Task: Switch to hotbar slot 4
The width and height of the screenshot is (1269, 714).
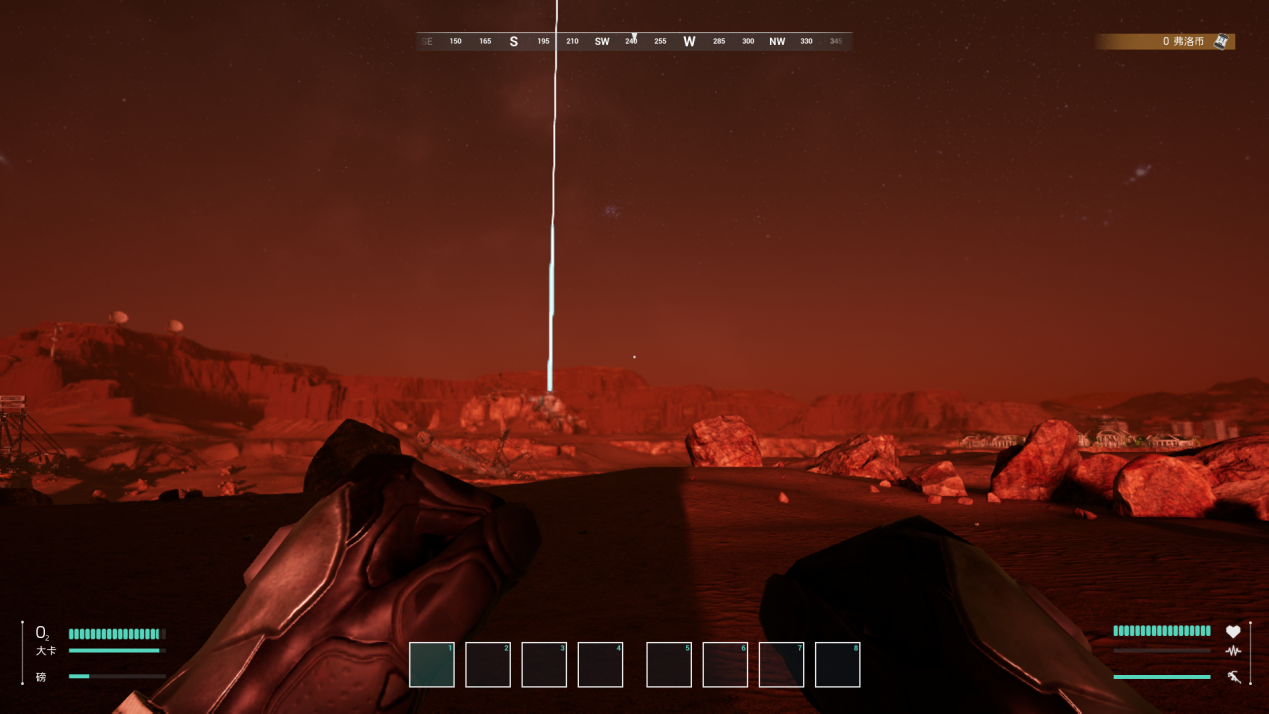Action: click(600, 665)
